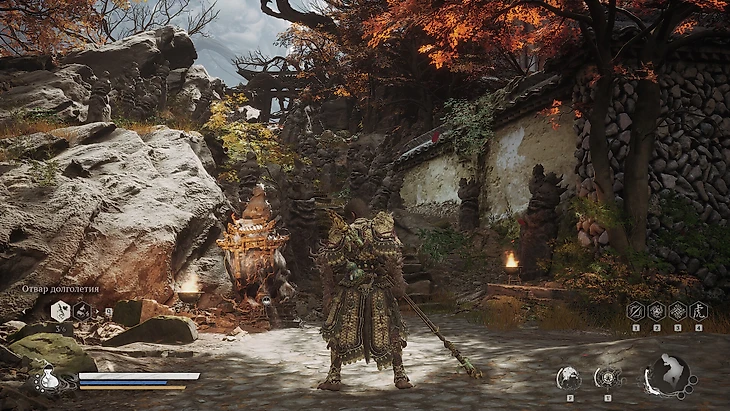Trigger the spell in slot 3

coord(677,311)
